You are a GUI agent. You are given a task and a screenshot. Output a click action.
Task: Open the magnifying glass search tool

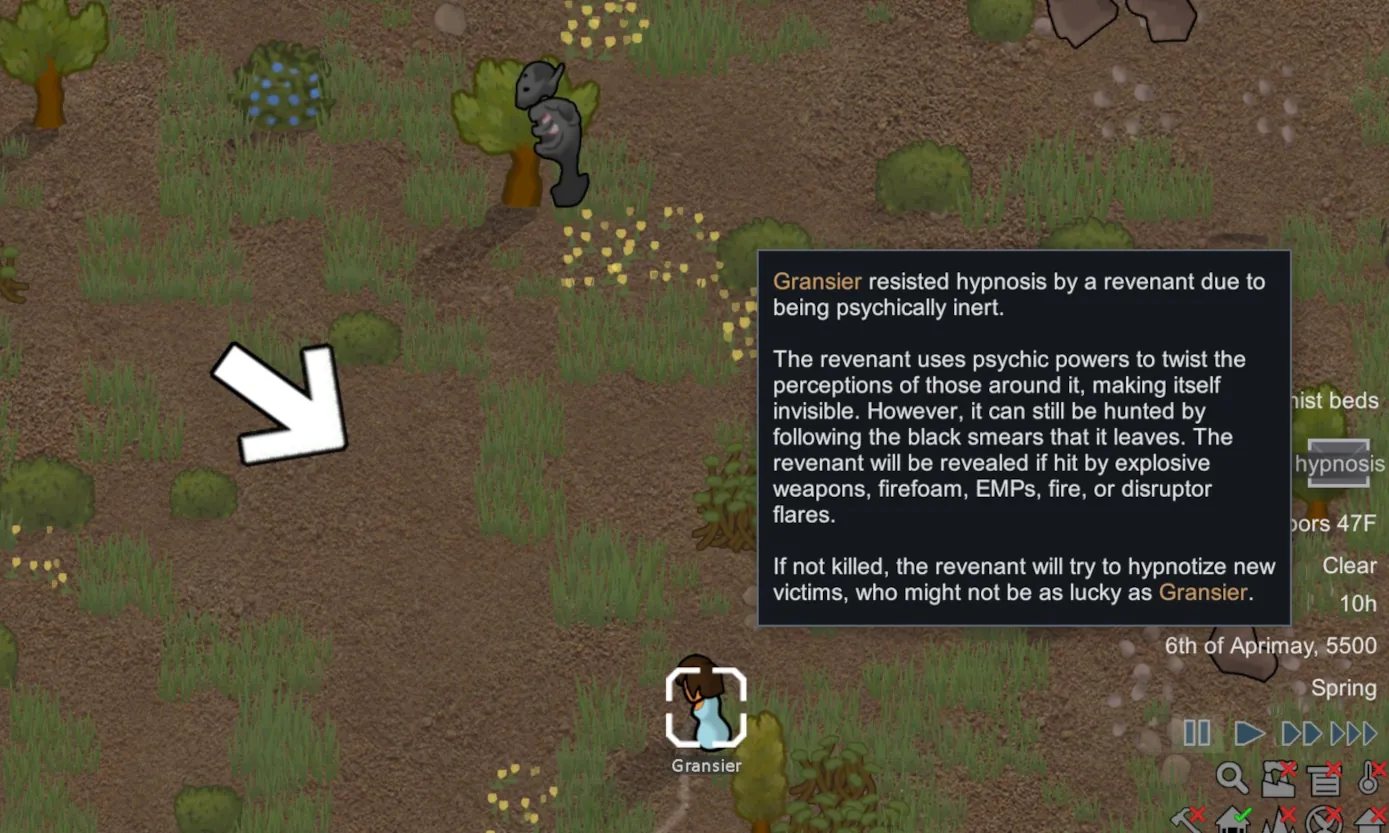tap(1231, 778)
